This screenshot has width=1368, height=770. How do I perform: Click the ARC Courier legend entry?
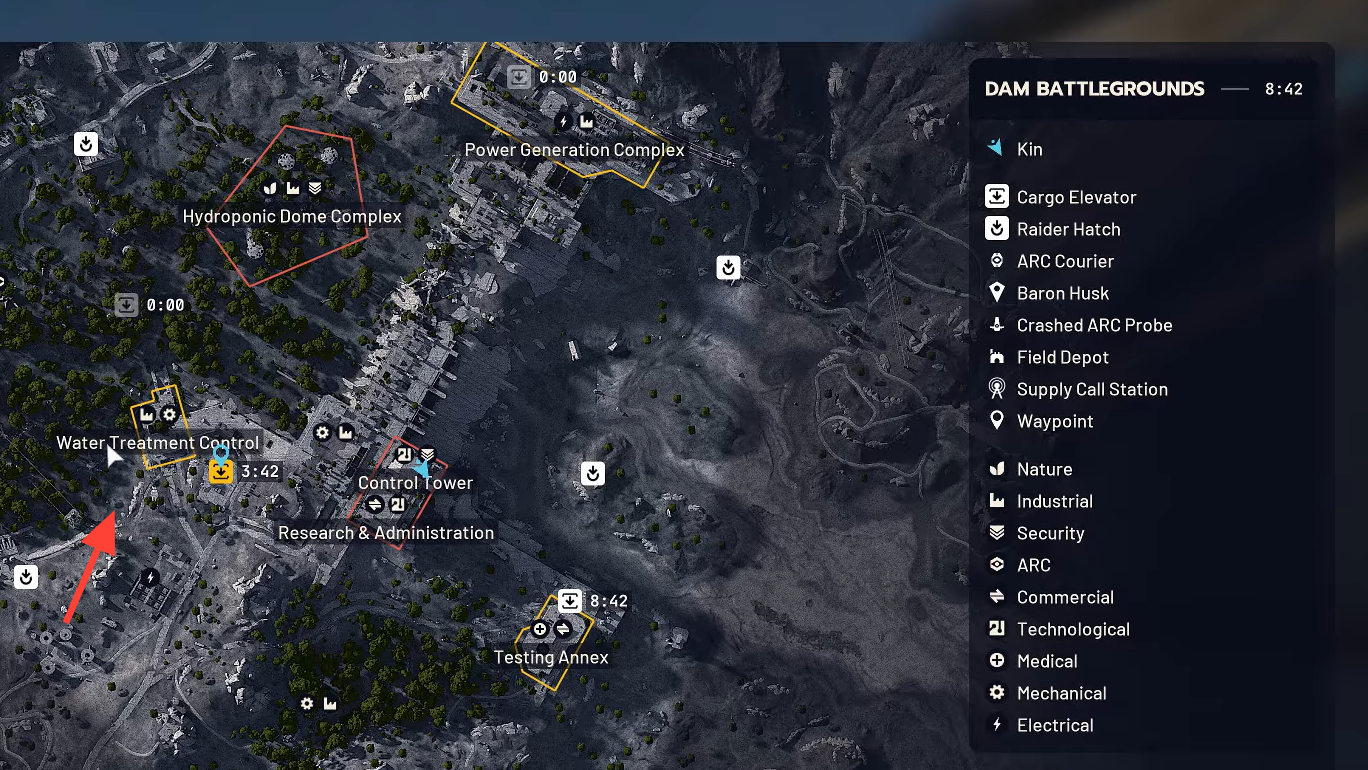[x=1065, y=261]
